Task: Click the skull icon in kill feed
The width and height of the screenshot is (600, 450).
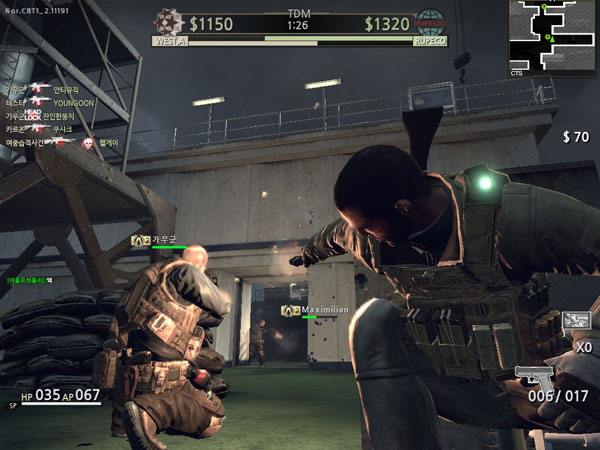Action: (87, 143)
